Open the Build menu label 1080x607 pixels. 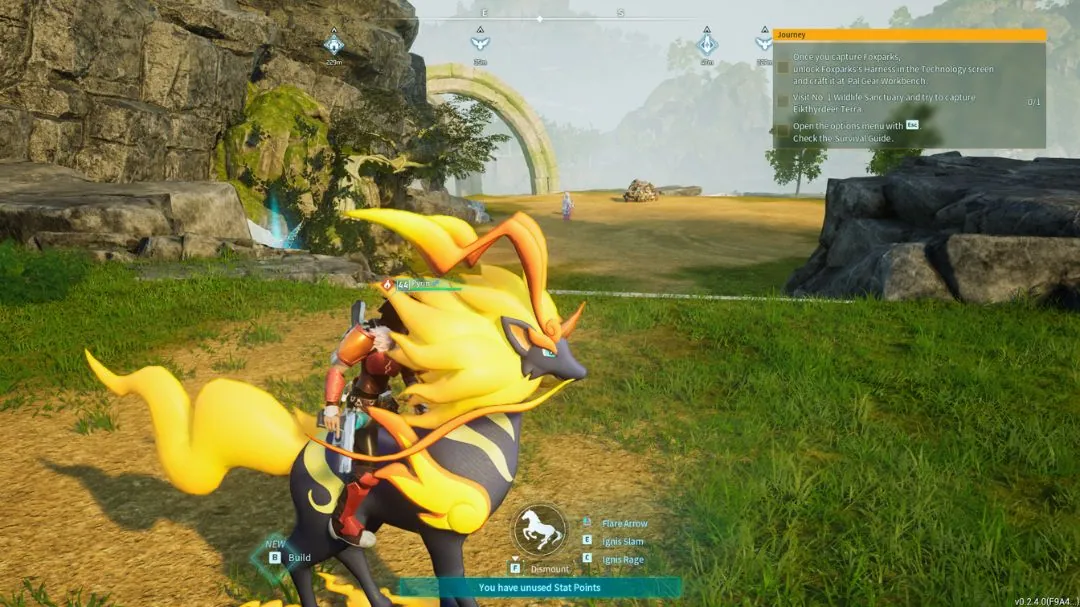coord(299,558)
